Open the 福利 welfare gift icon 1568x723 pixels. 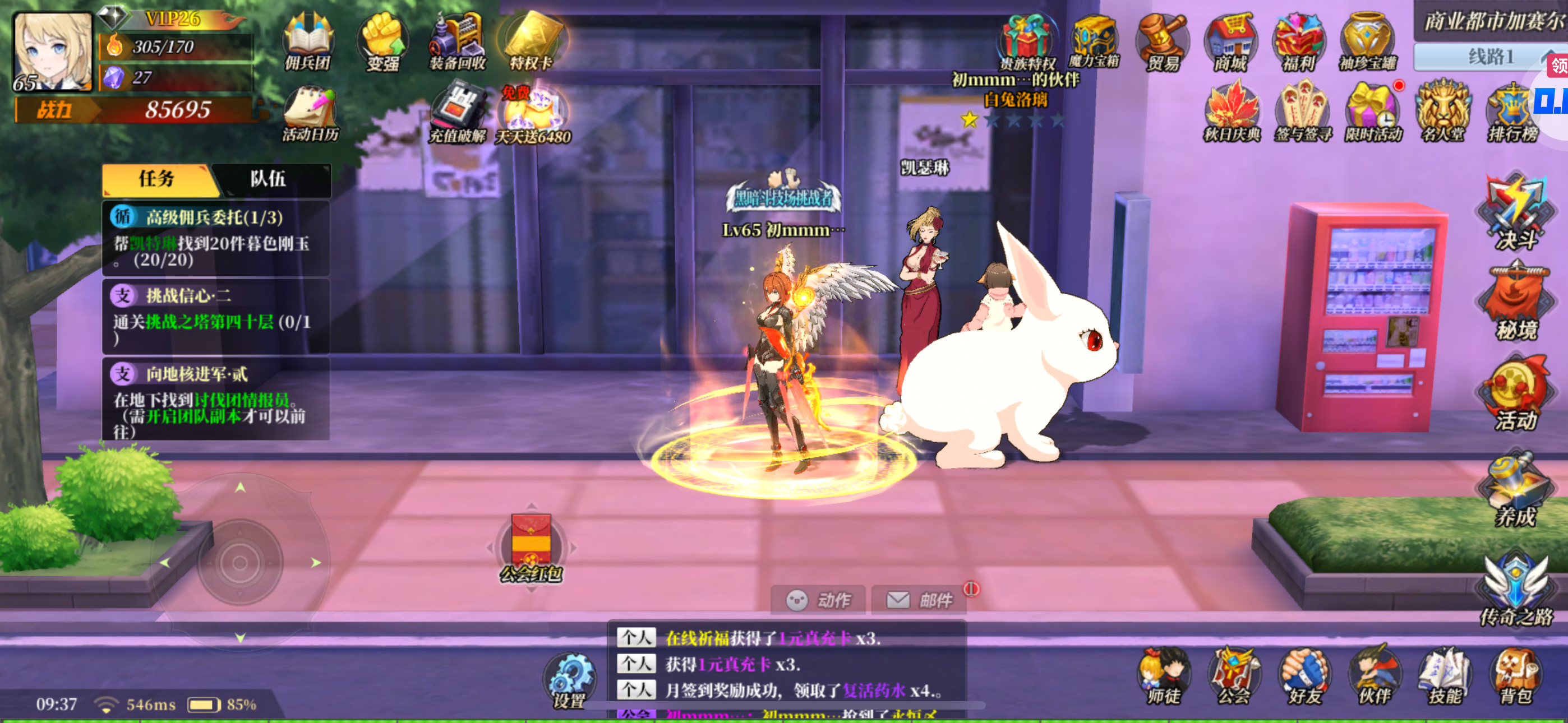coord(1298,42)
